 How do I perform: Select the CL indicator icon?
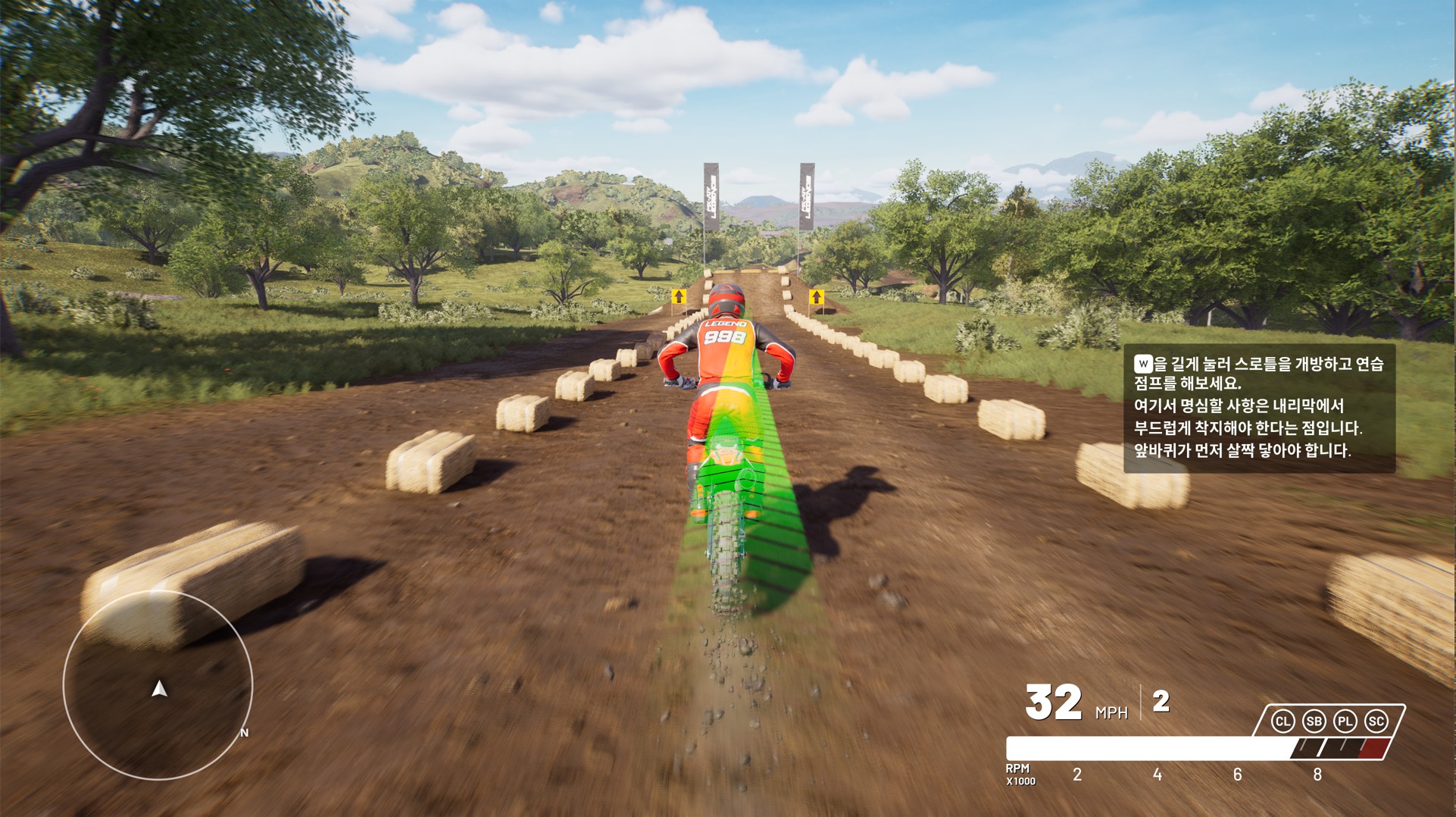click(1283, 721)
